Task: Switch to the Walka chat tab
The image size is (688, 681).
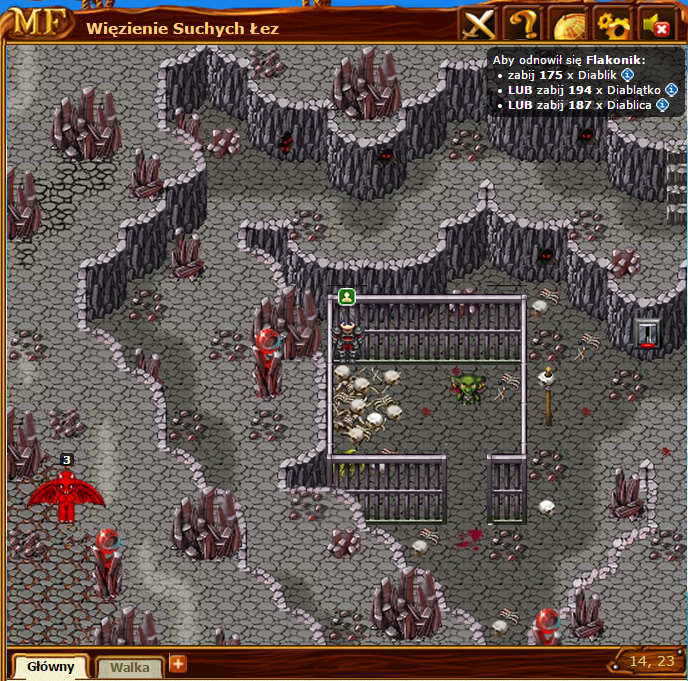Action: point(129,666)
